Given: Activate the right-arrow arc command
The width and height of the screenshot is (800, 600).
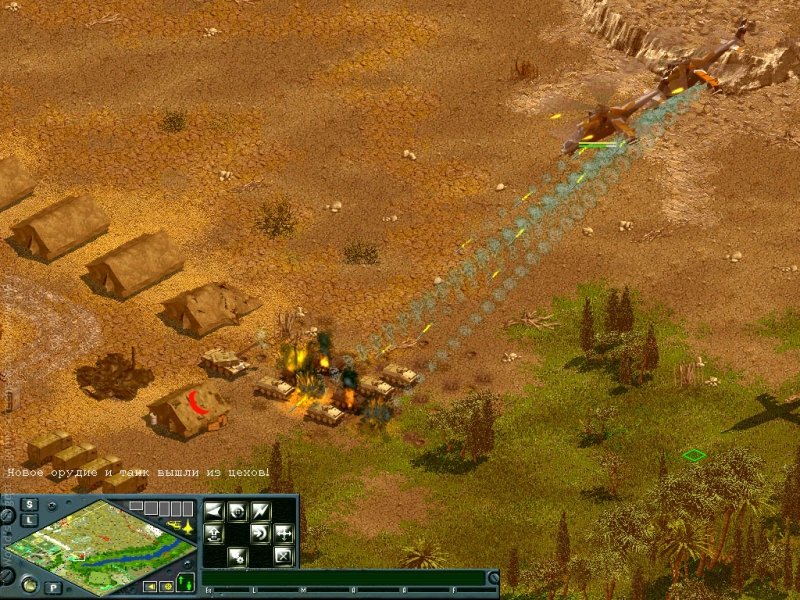Looking at the screenshot, I should [x=259, y=533].
